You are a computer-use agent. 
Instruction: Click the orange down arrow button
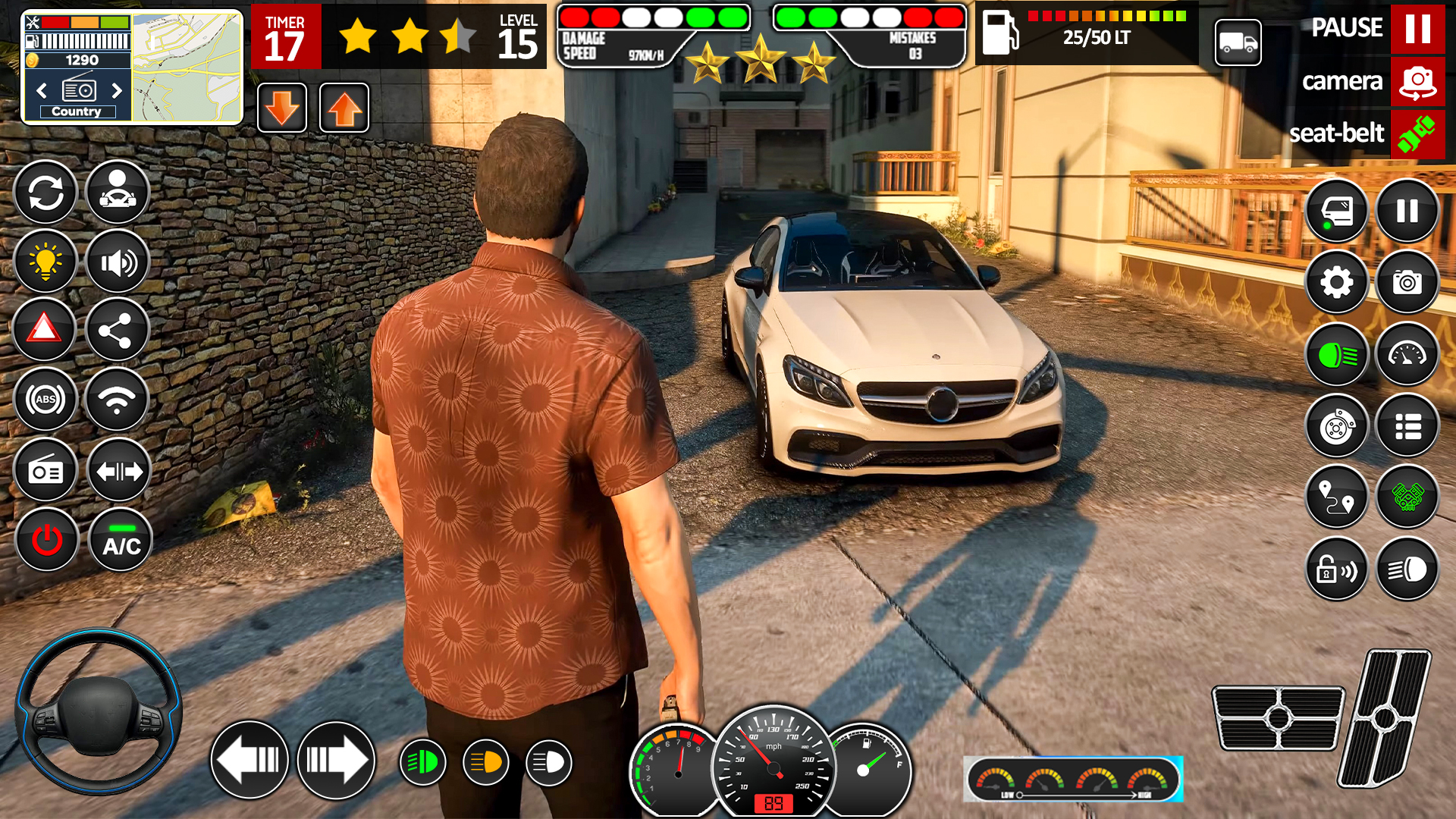[x=282, y=108]
